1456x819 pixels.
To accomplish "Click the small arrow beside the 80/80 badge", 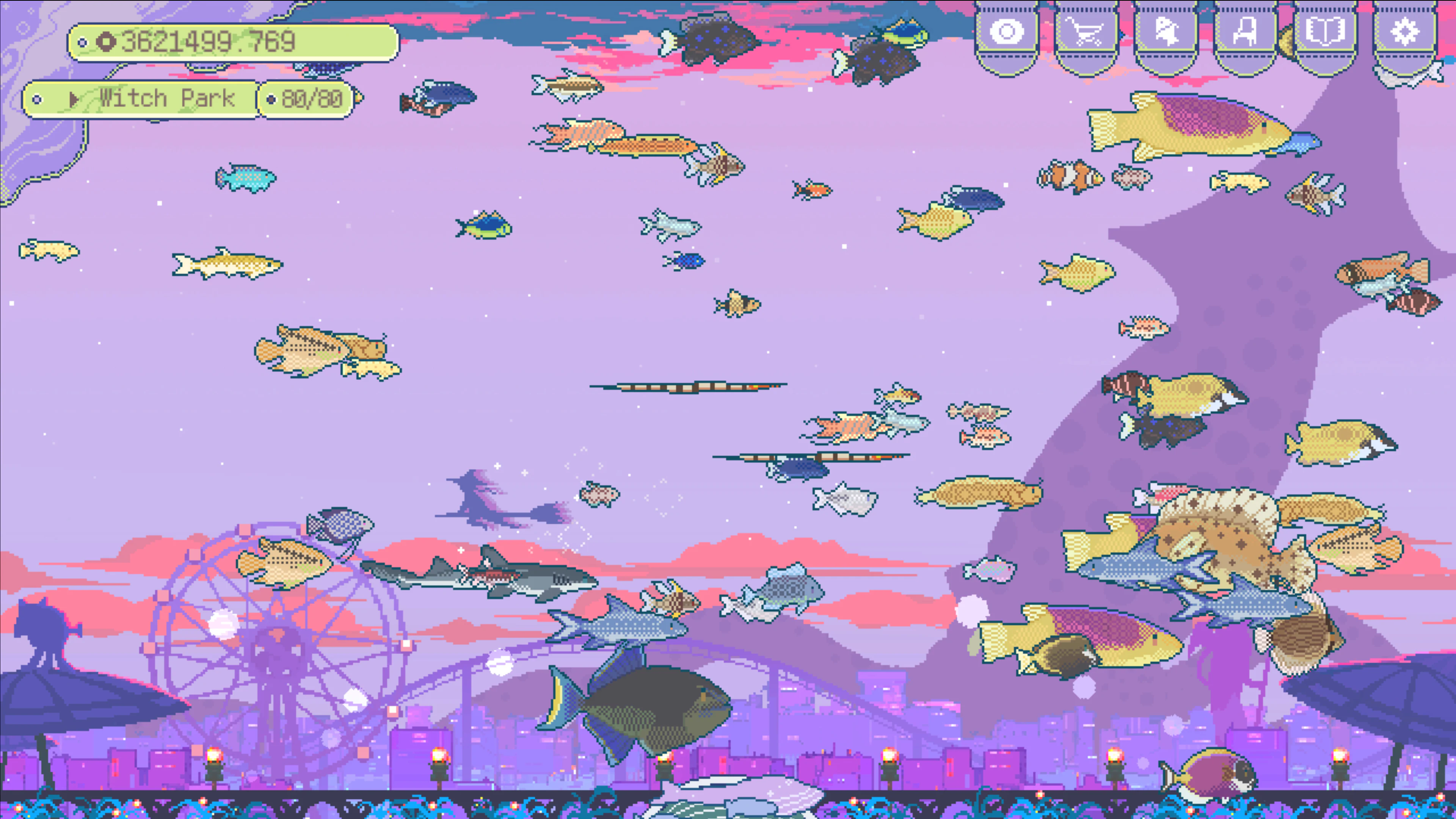I will coord(74,98).
